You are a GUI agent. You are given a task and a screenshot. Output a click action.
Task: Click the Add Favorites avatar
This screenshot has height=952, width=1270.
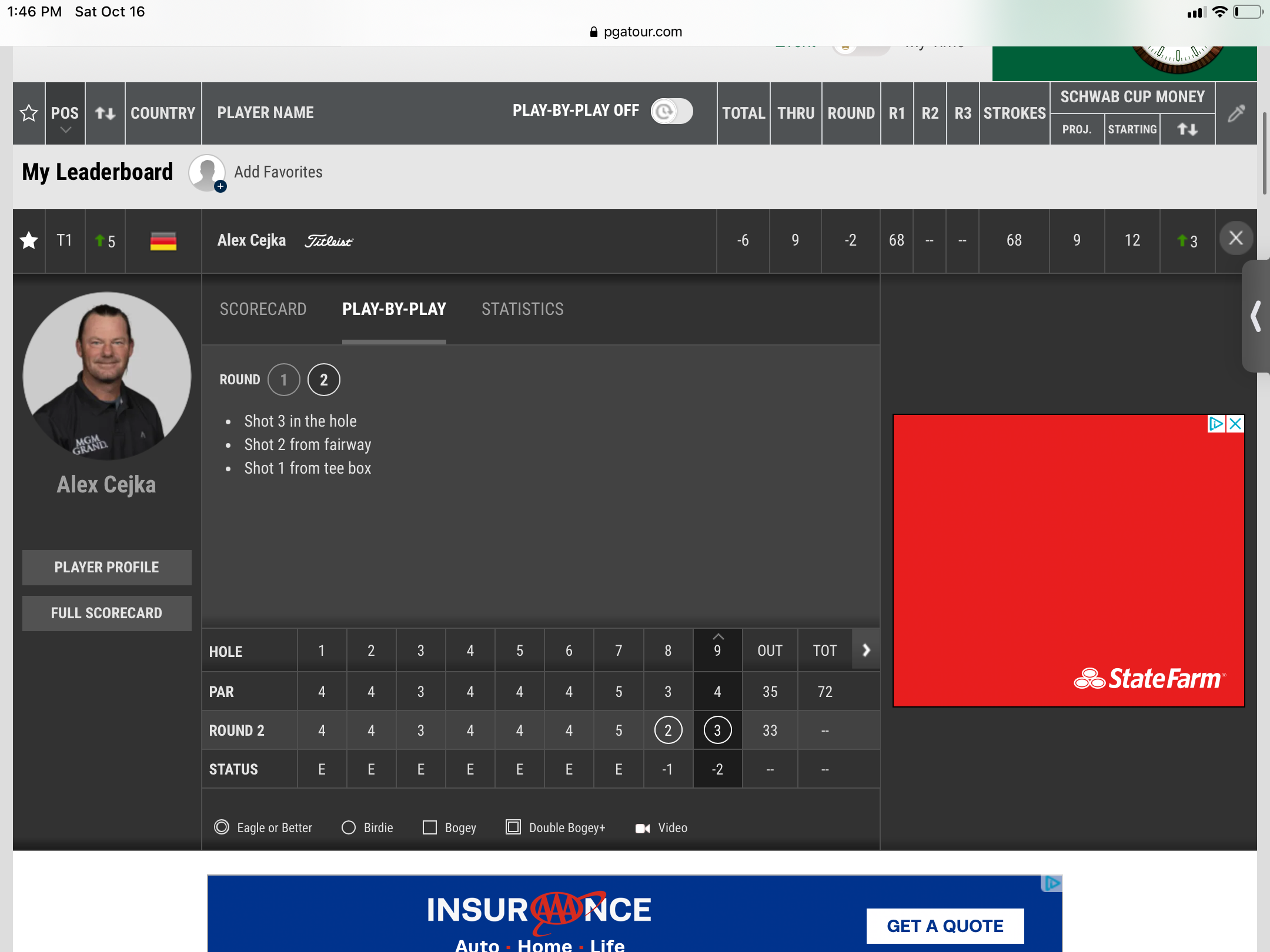[x=207, y=173]
